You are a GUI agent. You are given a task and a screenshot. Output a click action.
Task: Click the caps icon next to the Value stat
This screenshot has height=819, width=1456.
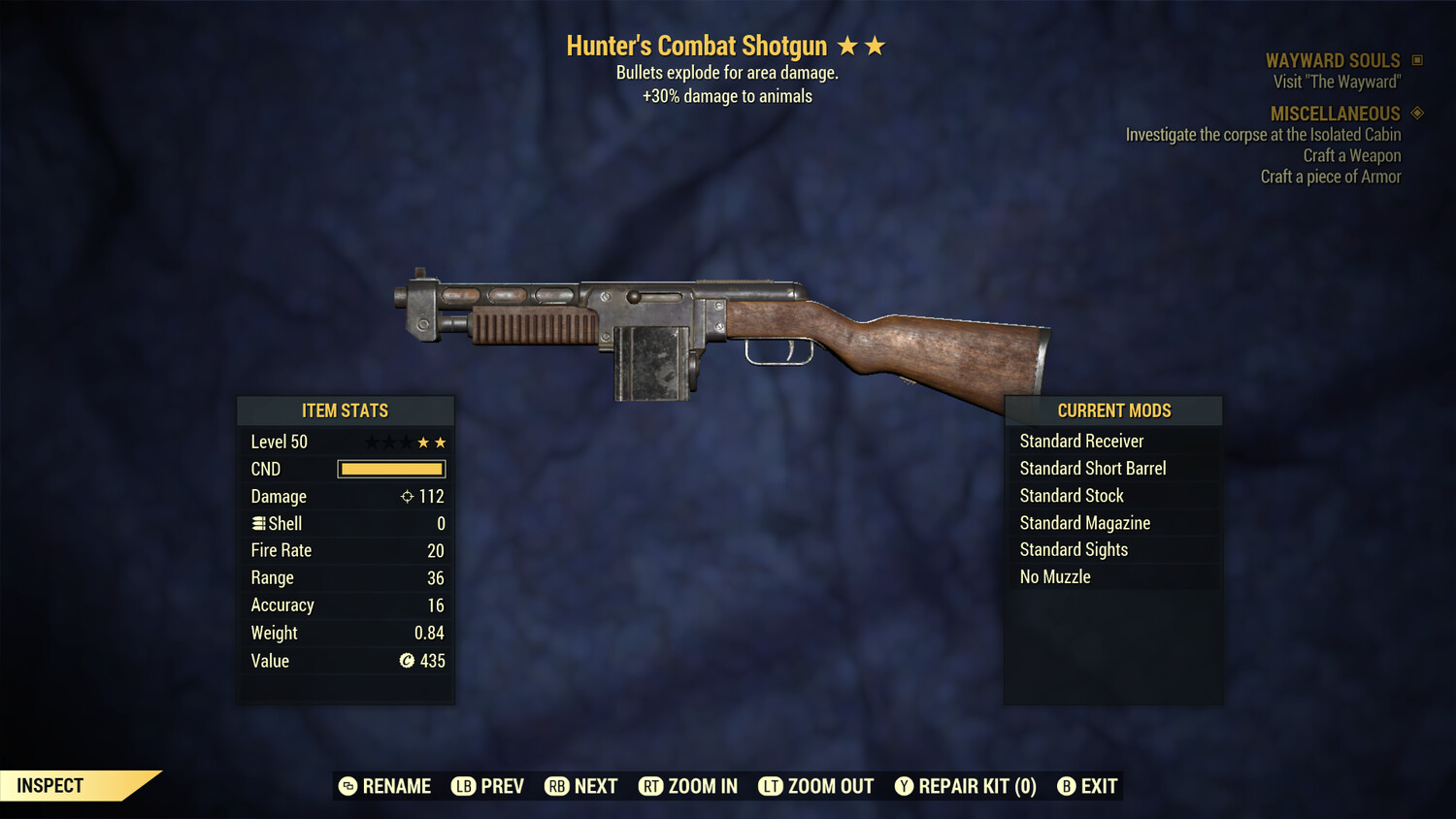pyautogui.click(x=409, y=661)
